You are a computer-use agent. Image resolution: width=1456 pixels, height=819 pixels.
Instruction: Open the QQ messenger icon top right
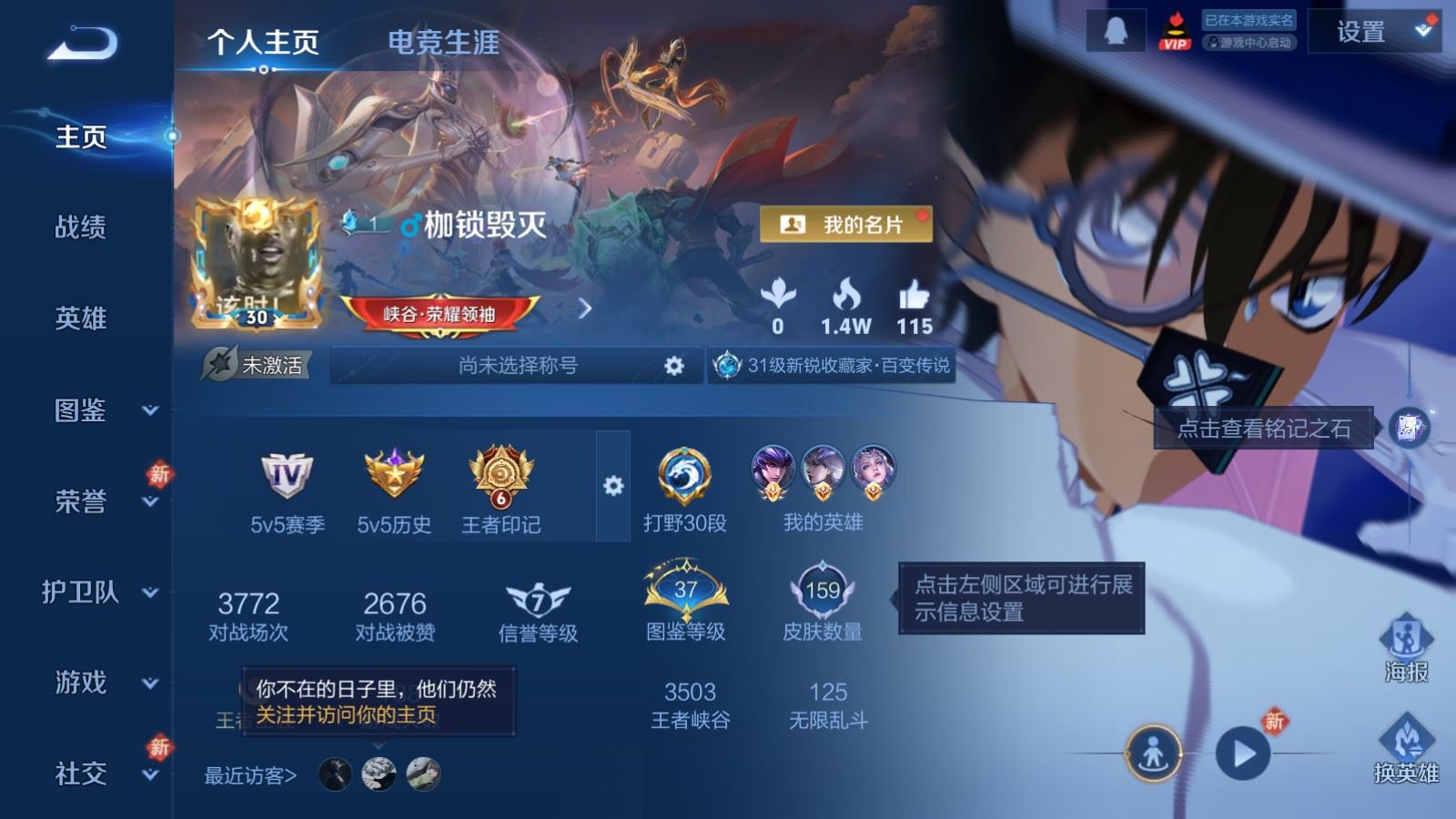1114,29
